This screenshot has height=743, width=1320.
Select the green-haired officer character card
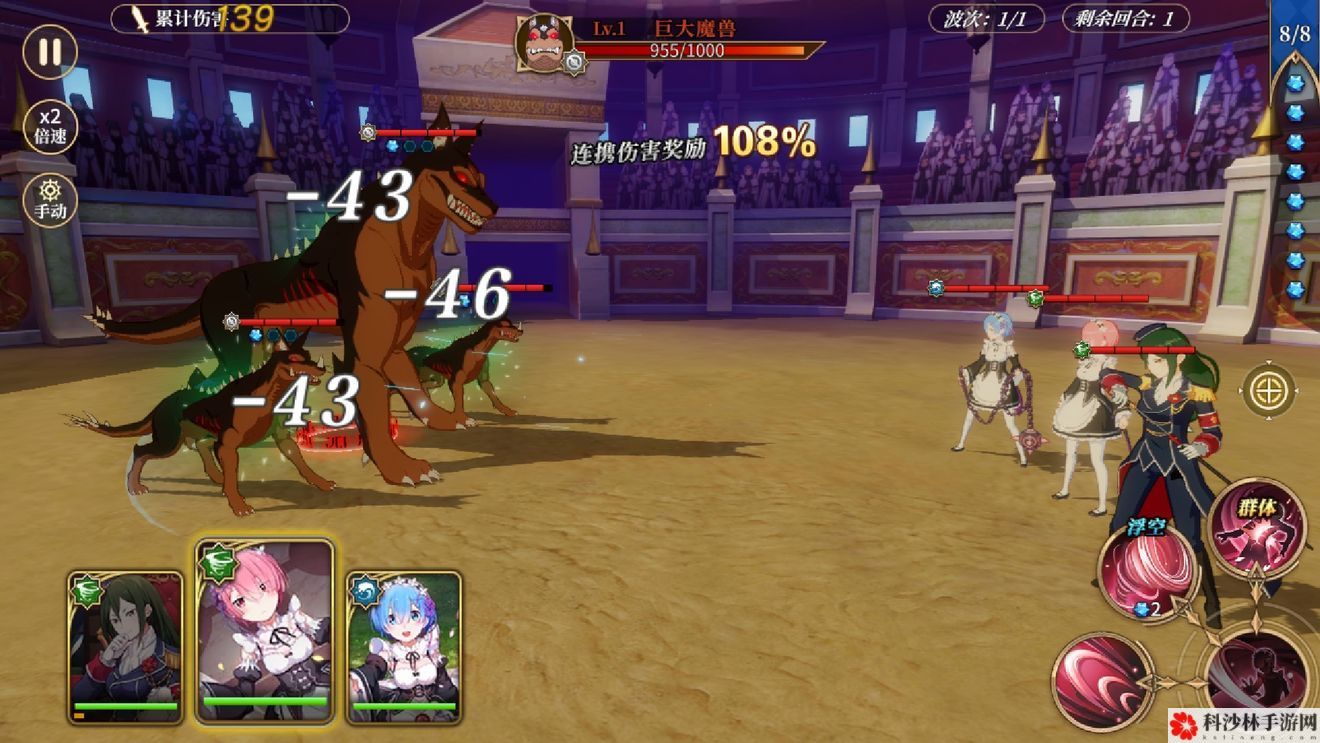[x=126, y=647]
